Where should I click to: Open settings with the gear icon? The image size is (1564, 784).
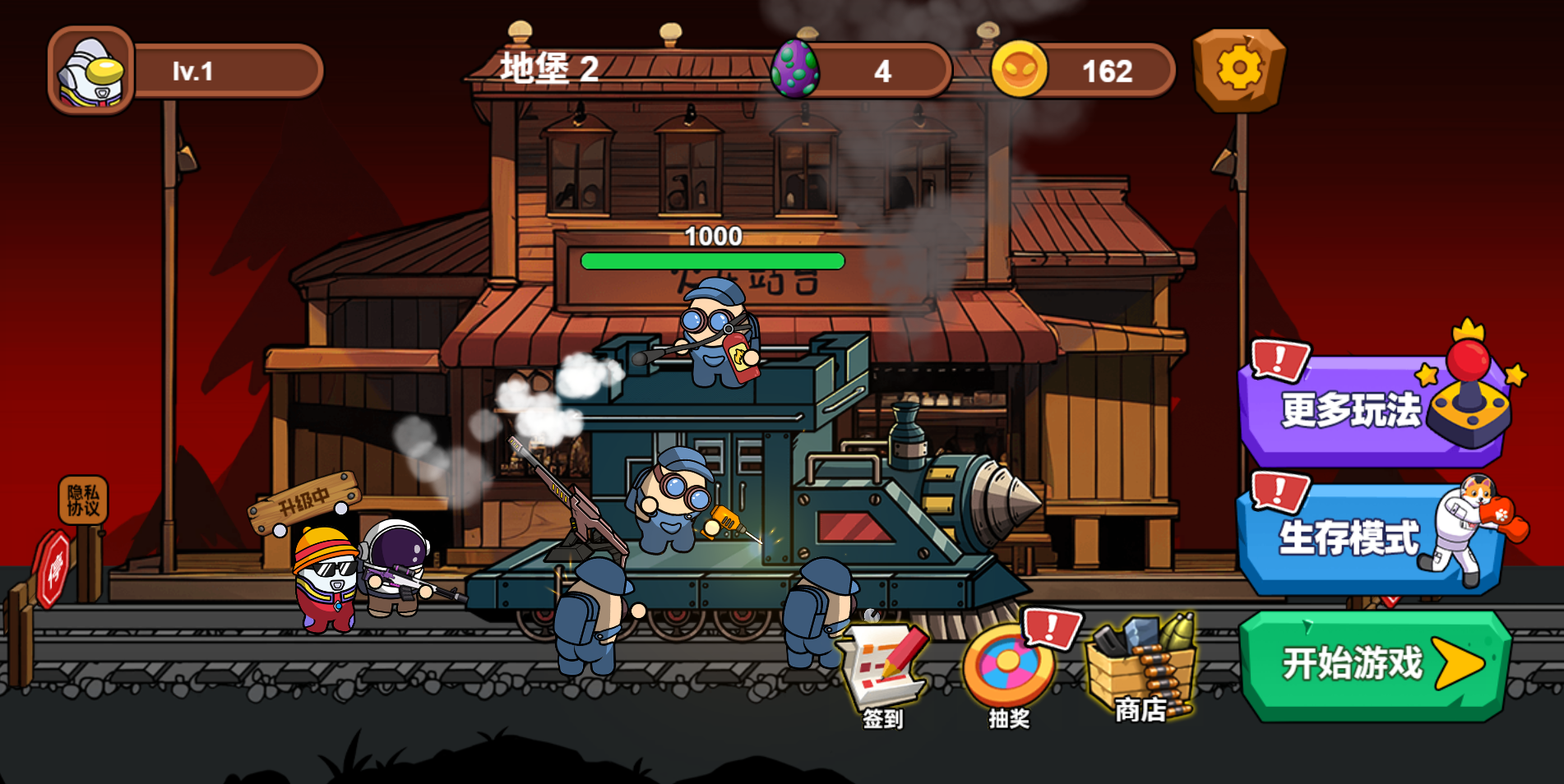(x=1238, y=69)
